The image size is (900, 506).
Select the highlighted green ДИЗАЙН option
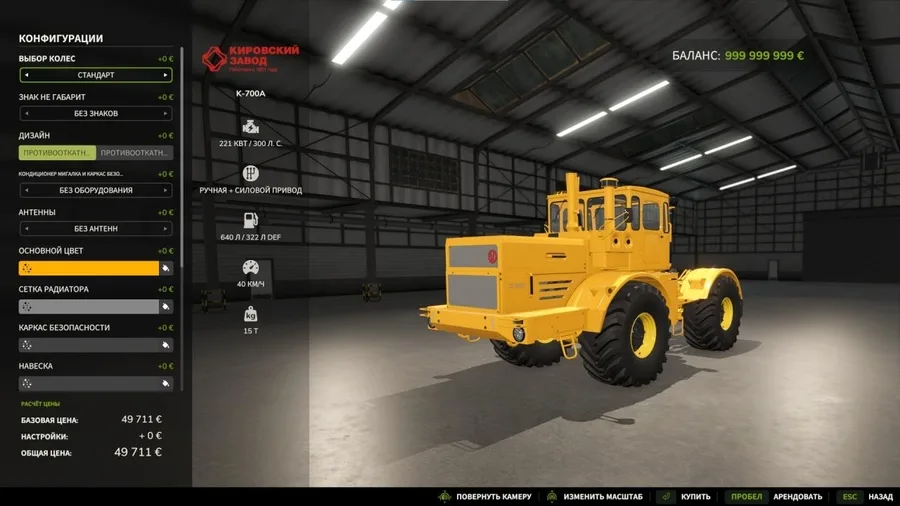pyautogui.click(x=57, y=153)
